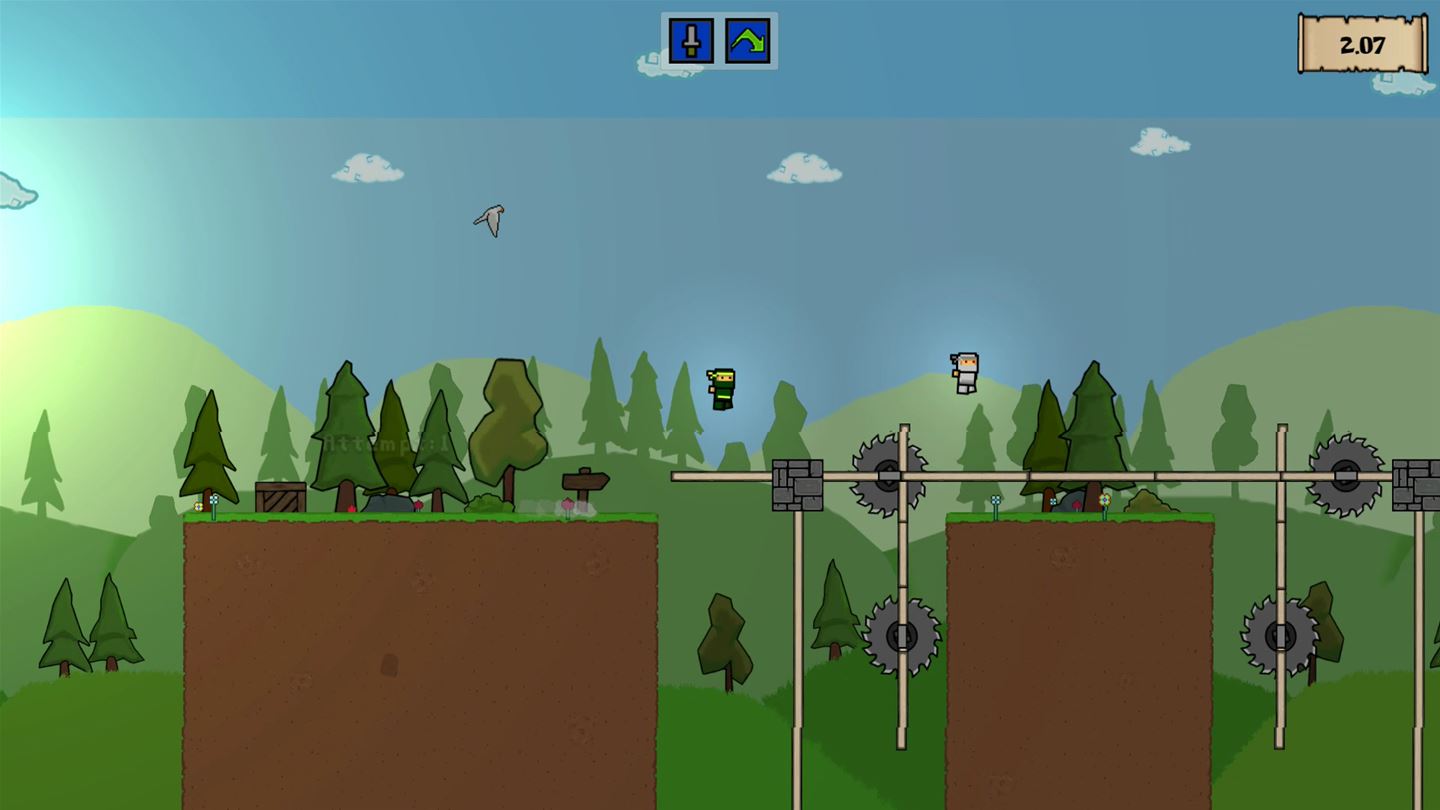Click the stone block mount holding the saw
Image resolution: width=1440 pixels, height=810 pixels.
pos(795,485)
